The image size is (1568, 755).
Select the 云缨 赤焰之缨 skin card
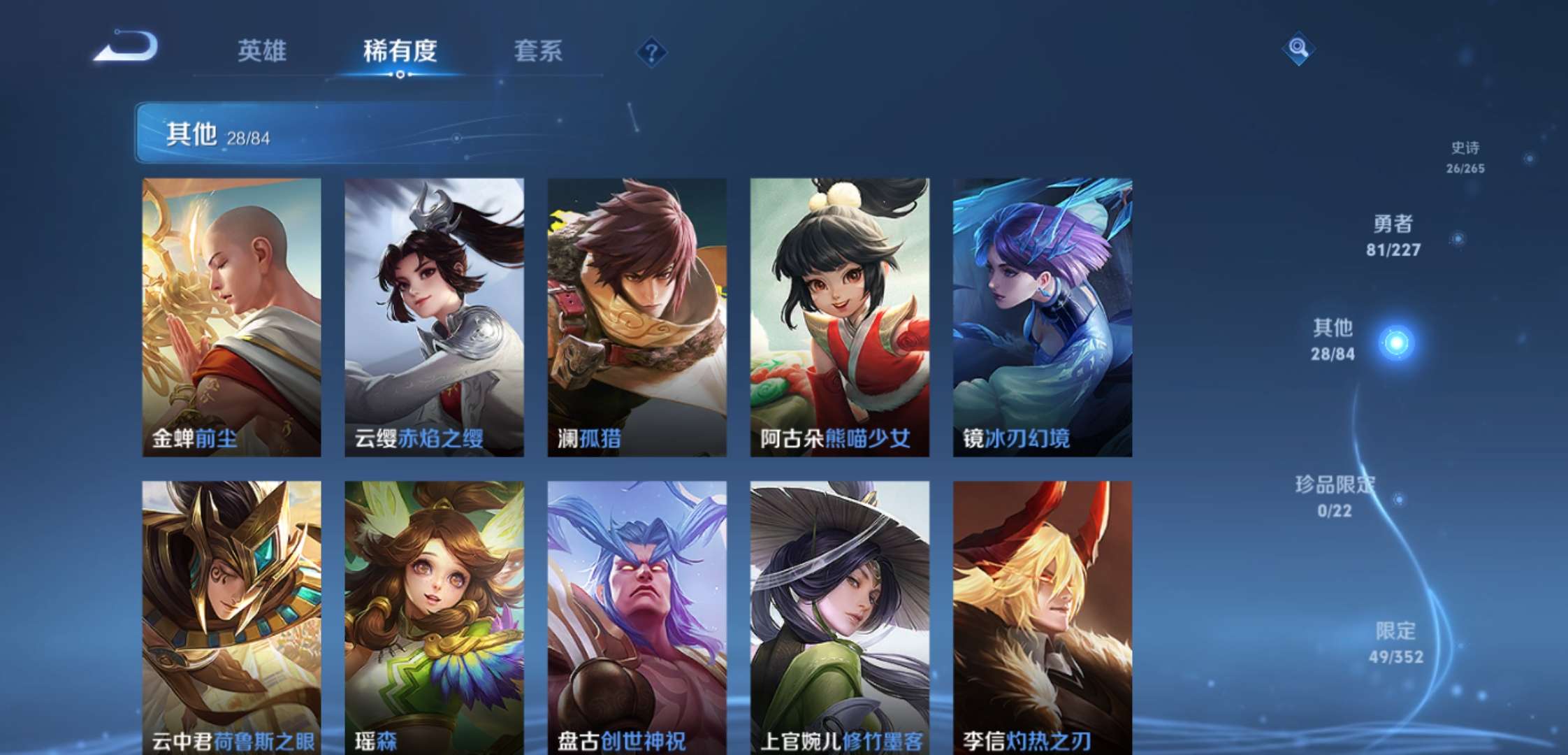pyautogui.click(x=434, y=317)
